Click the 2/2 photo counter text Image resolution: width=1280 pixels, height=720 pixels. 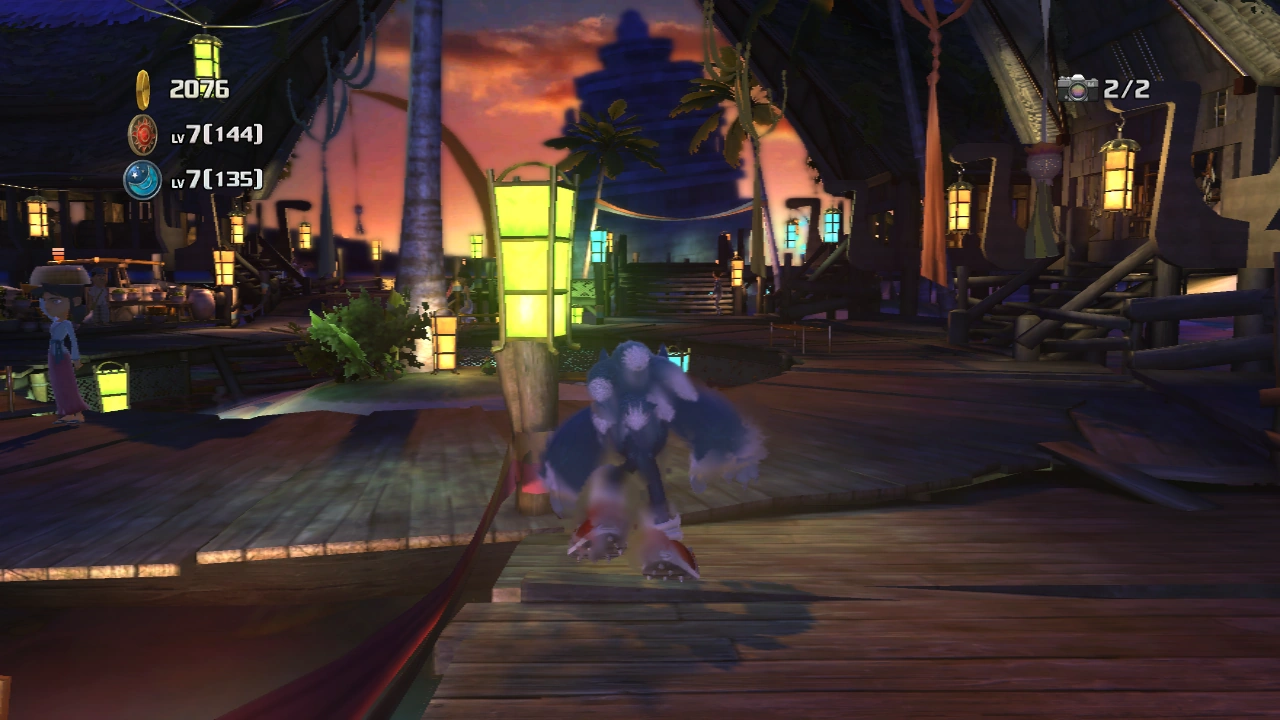coord(1125,88)
